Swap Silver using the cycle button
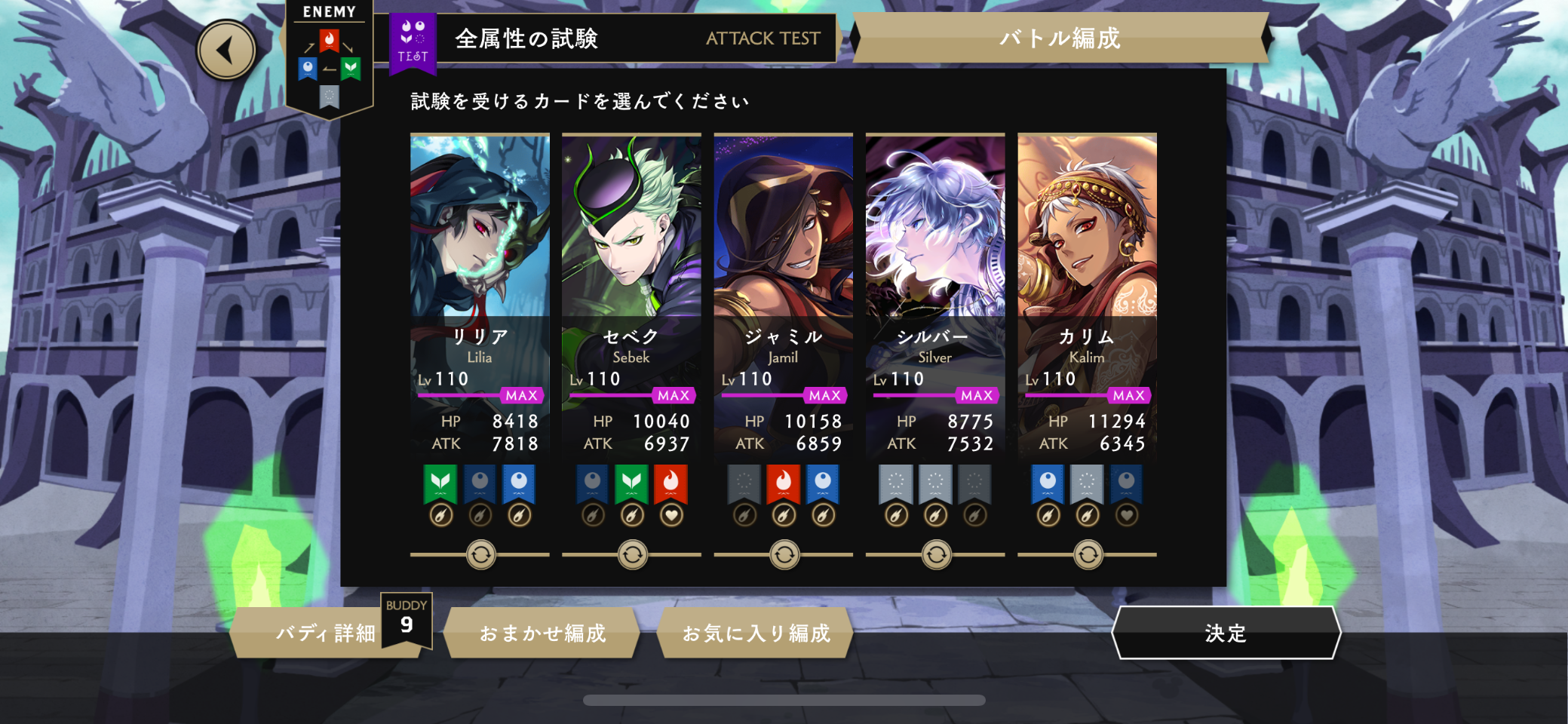 [936, 555]
